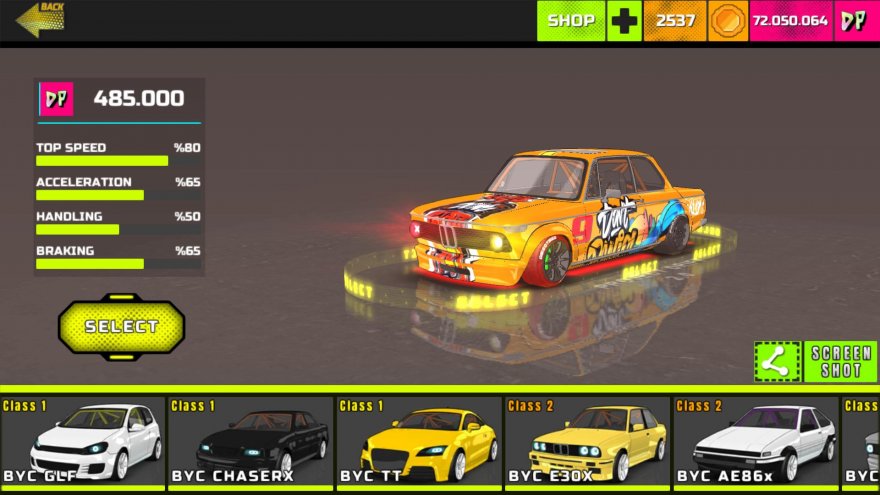Choose the BYC E30X car
Viewport: 880px width, 495px height.
point(588,441)
